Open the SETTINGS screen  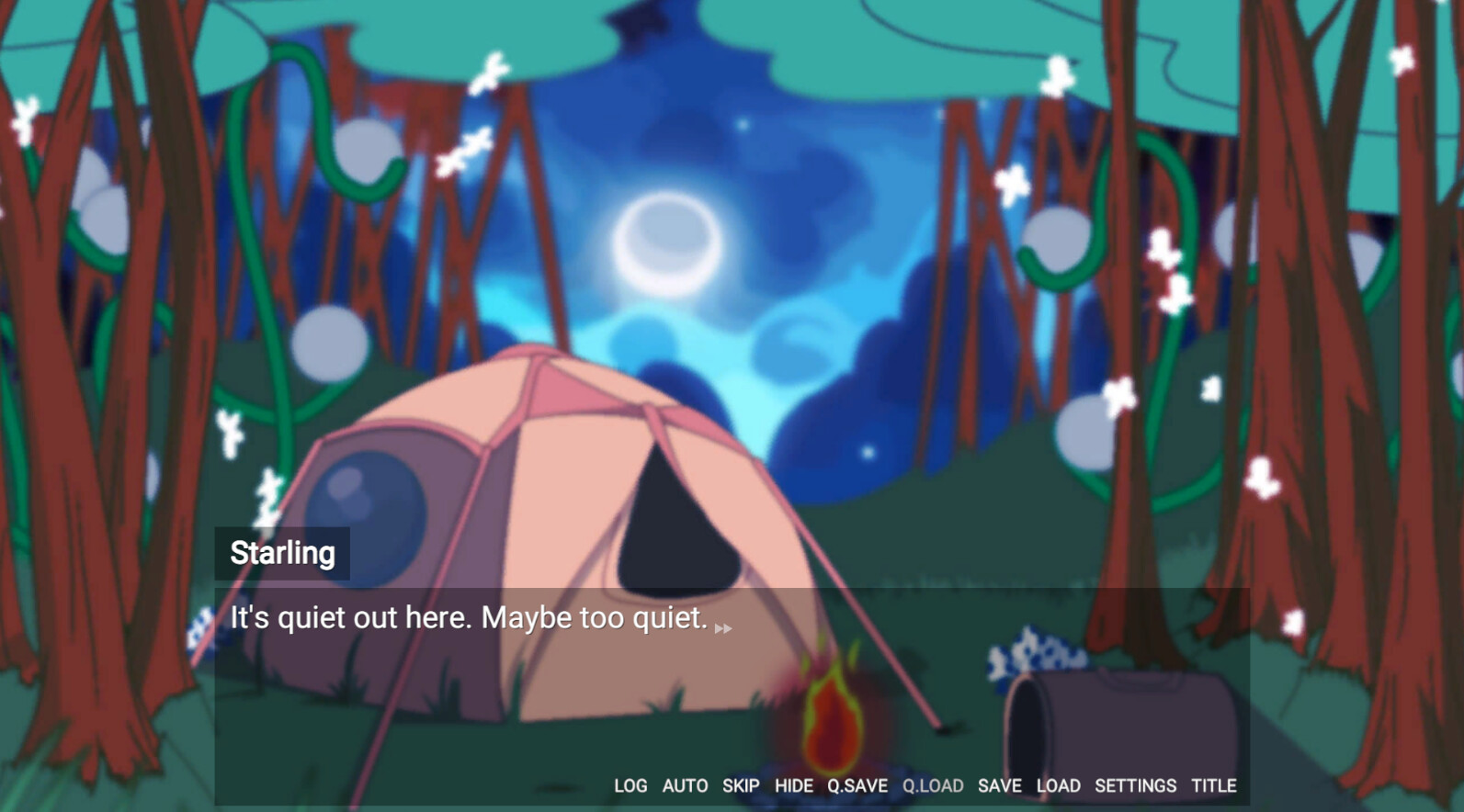[x=1136, y=786]
